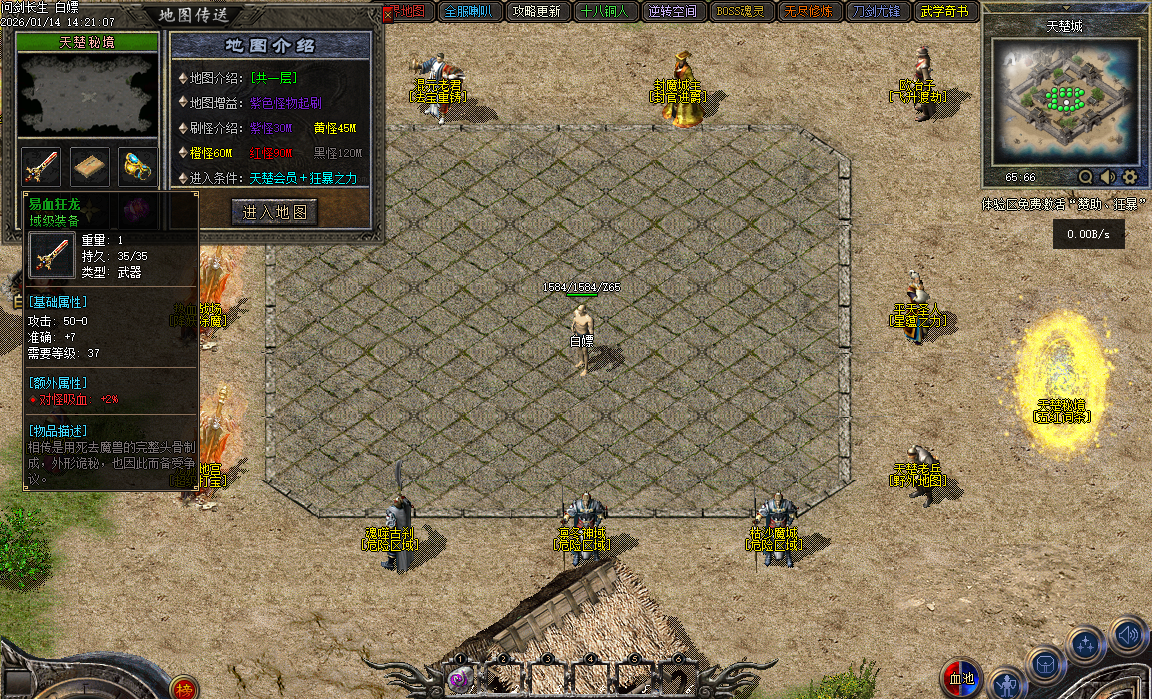
Task: Open the 血池 blood pool orb
Action: tap(961, 679)
